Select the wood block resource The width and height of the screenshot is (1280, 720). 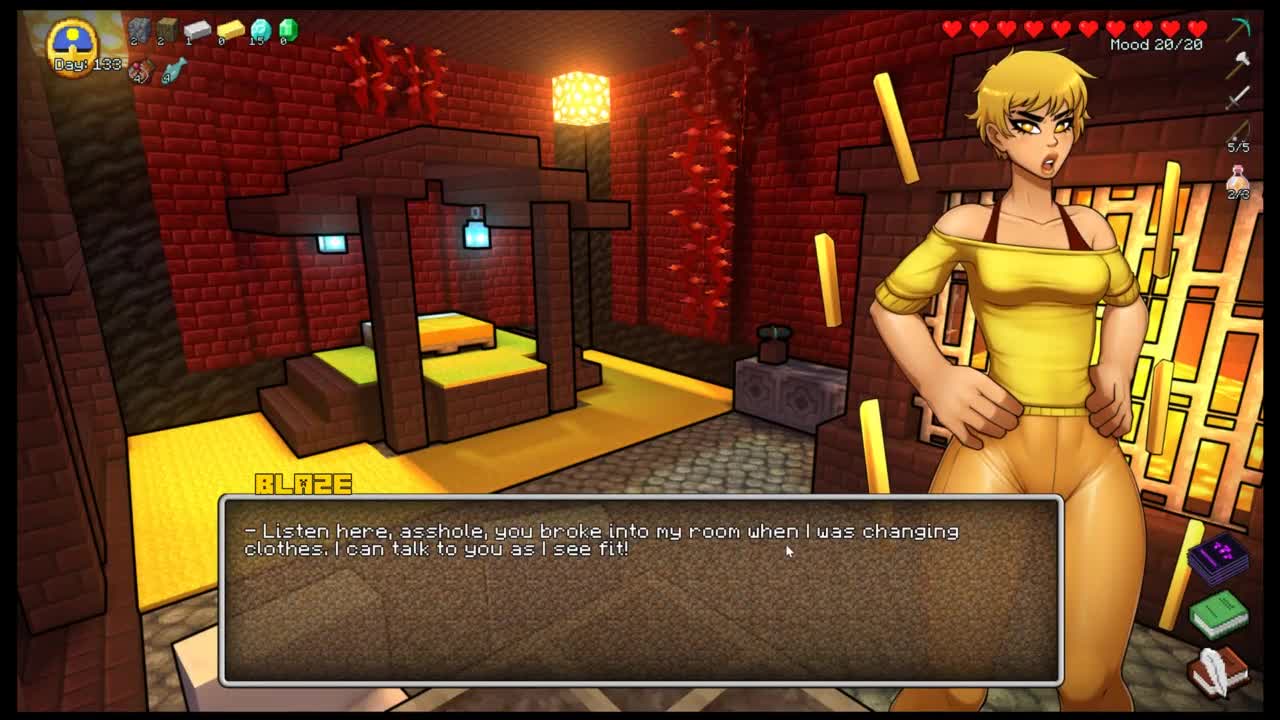coord(167,30)
